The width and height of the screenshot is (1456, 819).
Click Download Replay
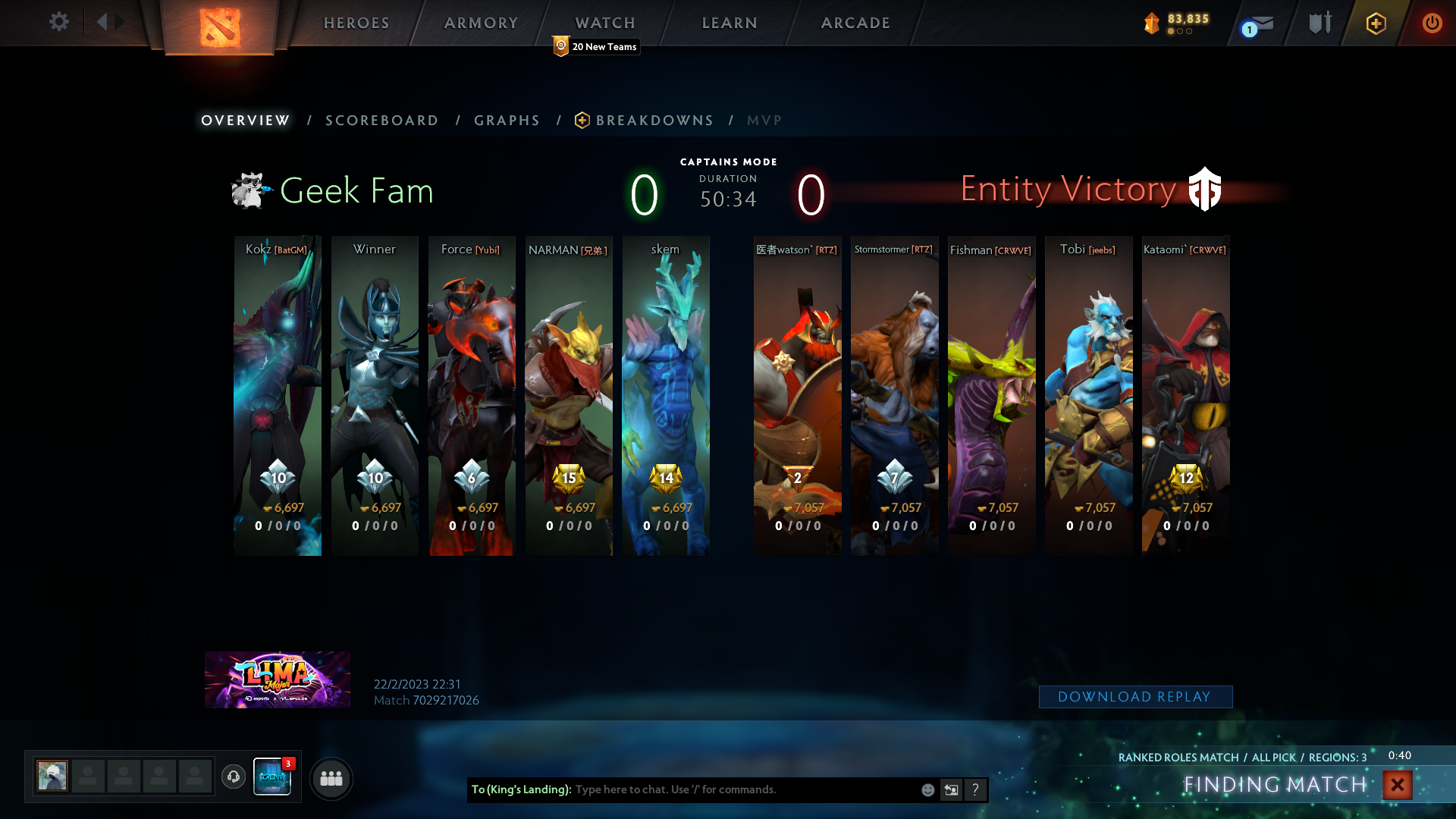click(1135, 696)
